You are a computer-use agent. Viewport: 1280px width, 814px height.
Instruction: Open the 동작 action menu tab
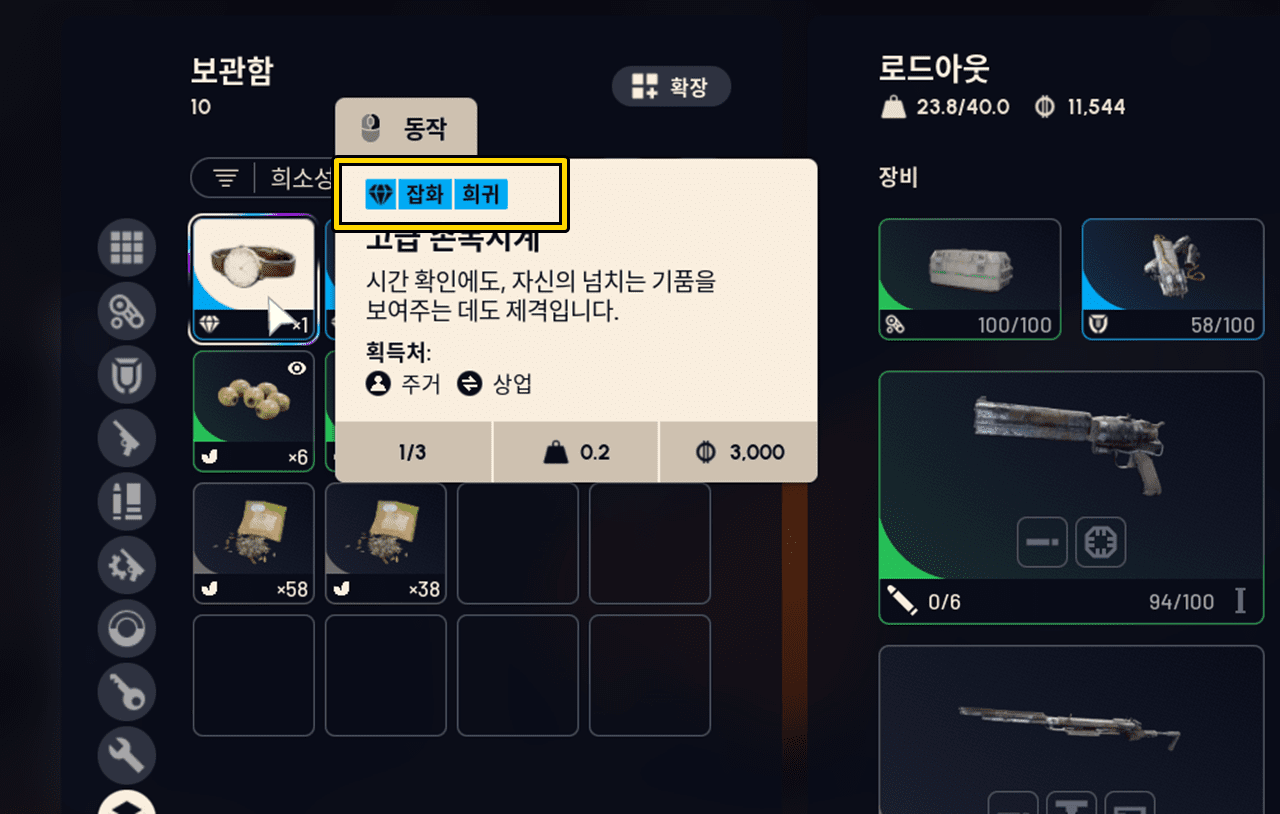pos(406,126)
